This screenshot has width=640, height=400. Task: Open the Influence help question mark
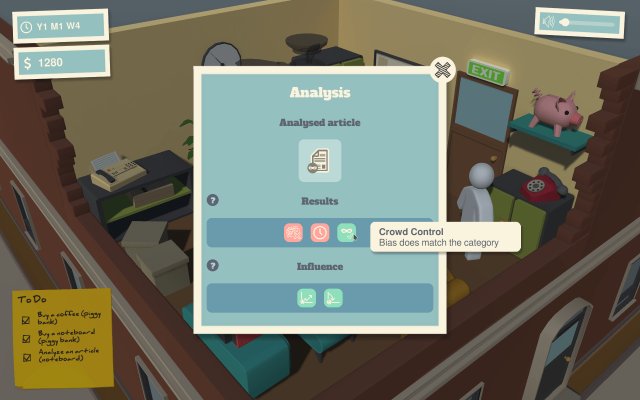(x=212, y=266)
